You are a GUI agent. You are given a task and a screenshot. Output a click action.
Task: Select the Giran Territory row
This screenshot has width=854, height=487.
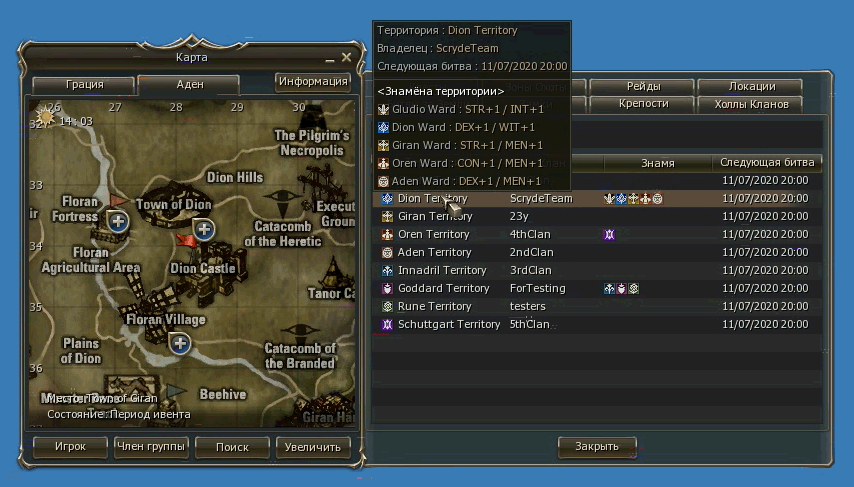pyautogui.click(x=434, y=217)
